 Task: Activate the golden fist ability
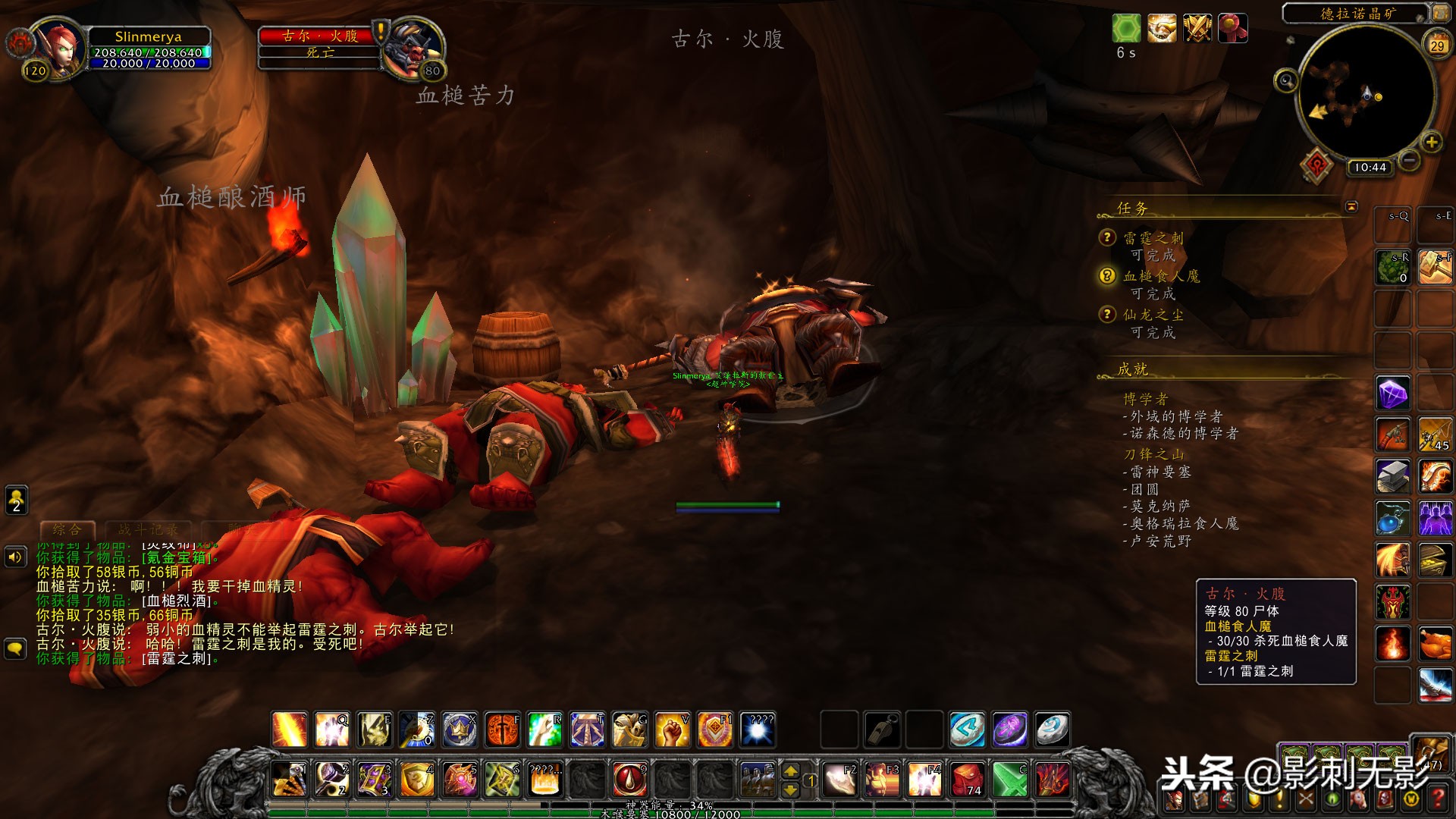coord(672,730)
